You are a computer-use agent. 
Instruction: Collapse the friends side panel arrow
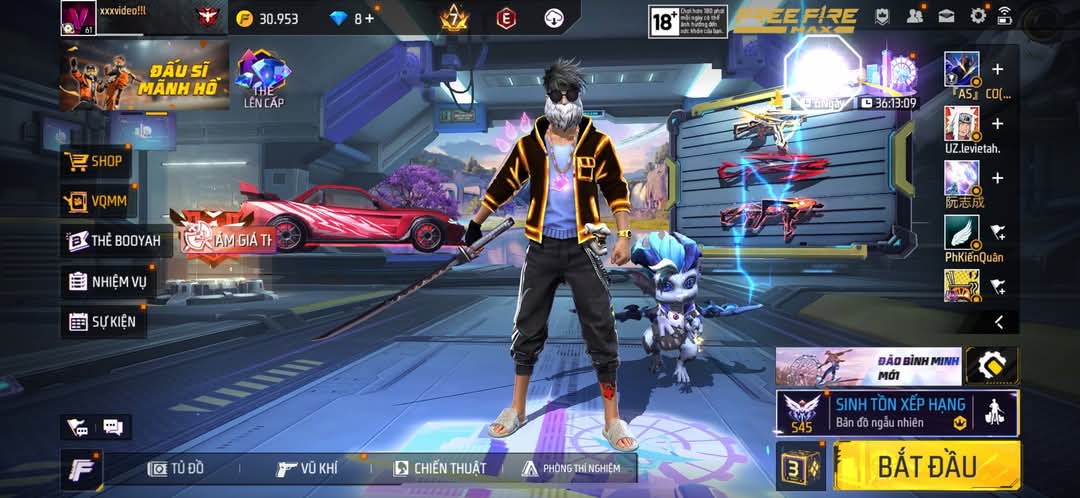[998, 321]
